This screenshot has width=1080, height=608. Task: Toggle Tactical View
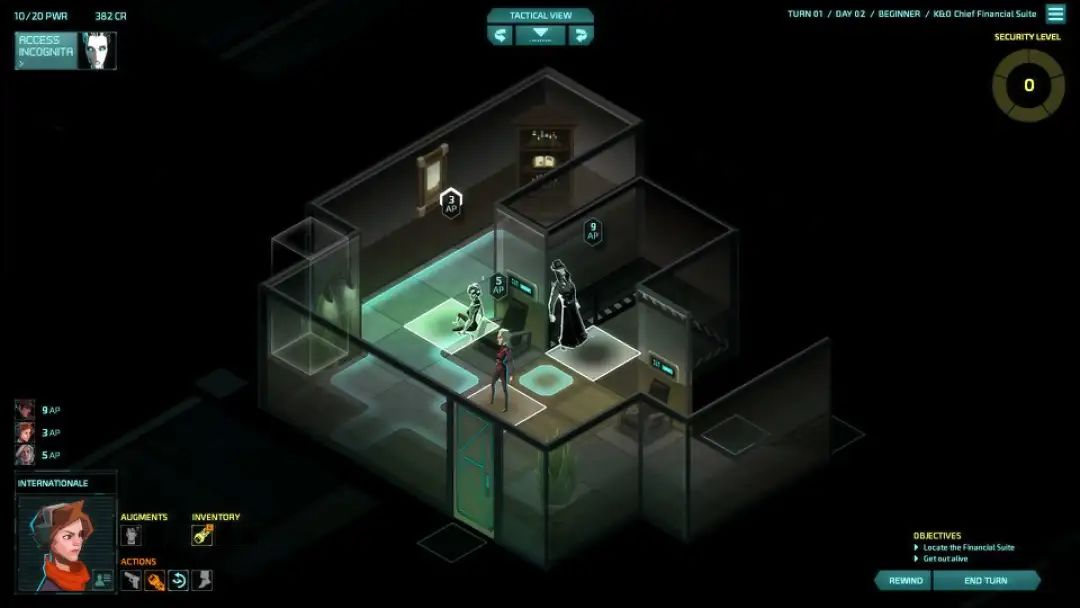tap(540, 15)
